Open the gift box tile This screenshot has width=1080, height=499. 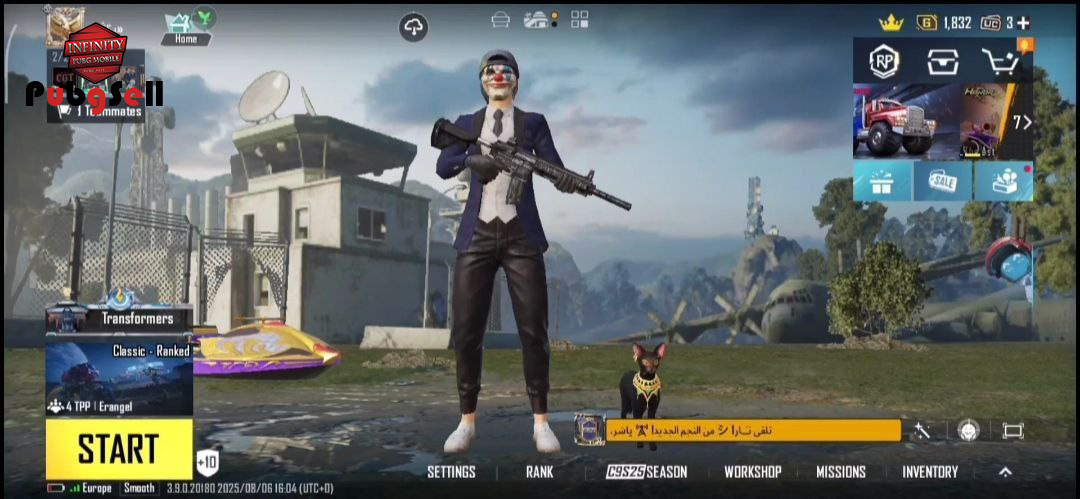click(882, 181)
